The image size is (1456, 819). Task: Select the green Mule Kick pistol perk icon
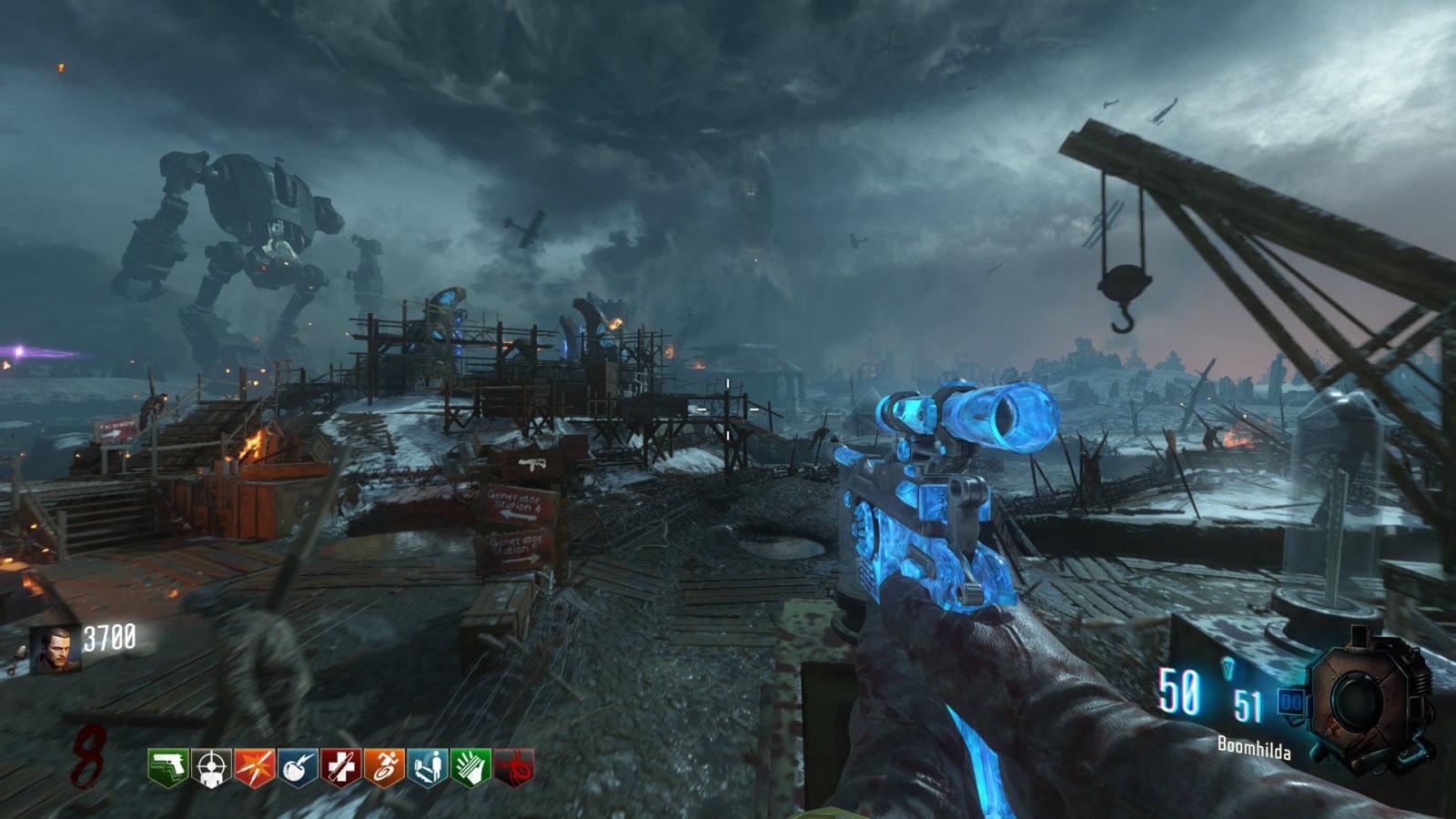point(167,767)
